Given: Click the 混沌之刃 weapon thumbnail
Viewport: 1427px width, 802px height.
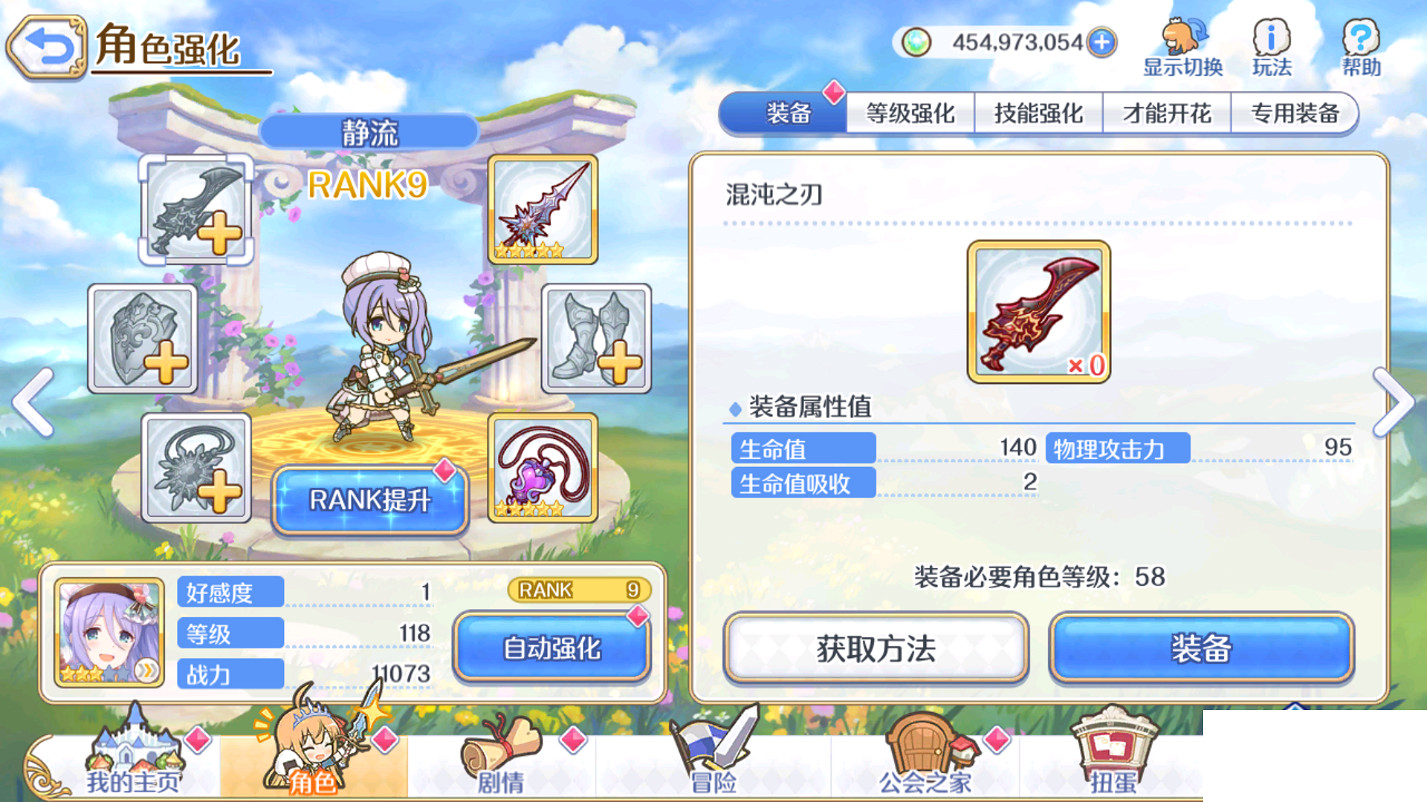Looking at the screenshot, I should point(1036,311).
